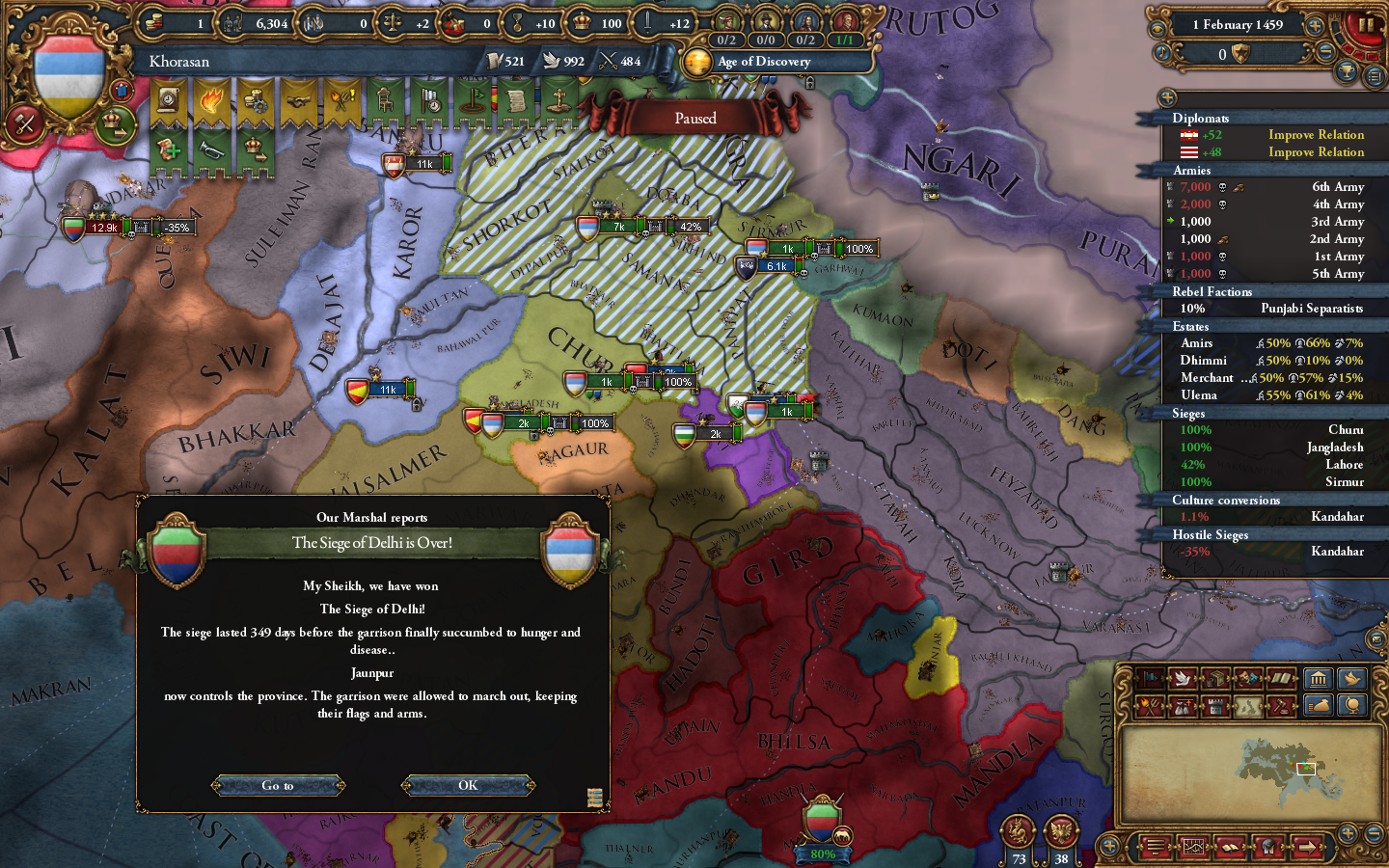The height and width of the screenshot is (868, 1389).
Task: Select the trade goods mapmode
Action: click(x=1215, y=678)
